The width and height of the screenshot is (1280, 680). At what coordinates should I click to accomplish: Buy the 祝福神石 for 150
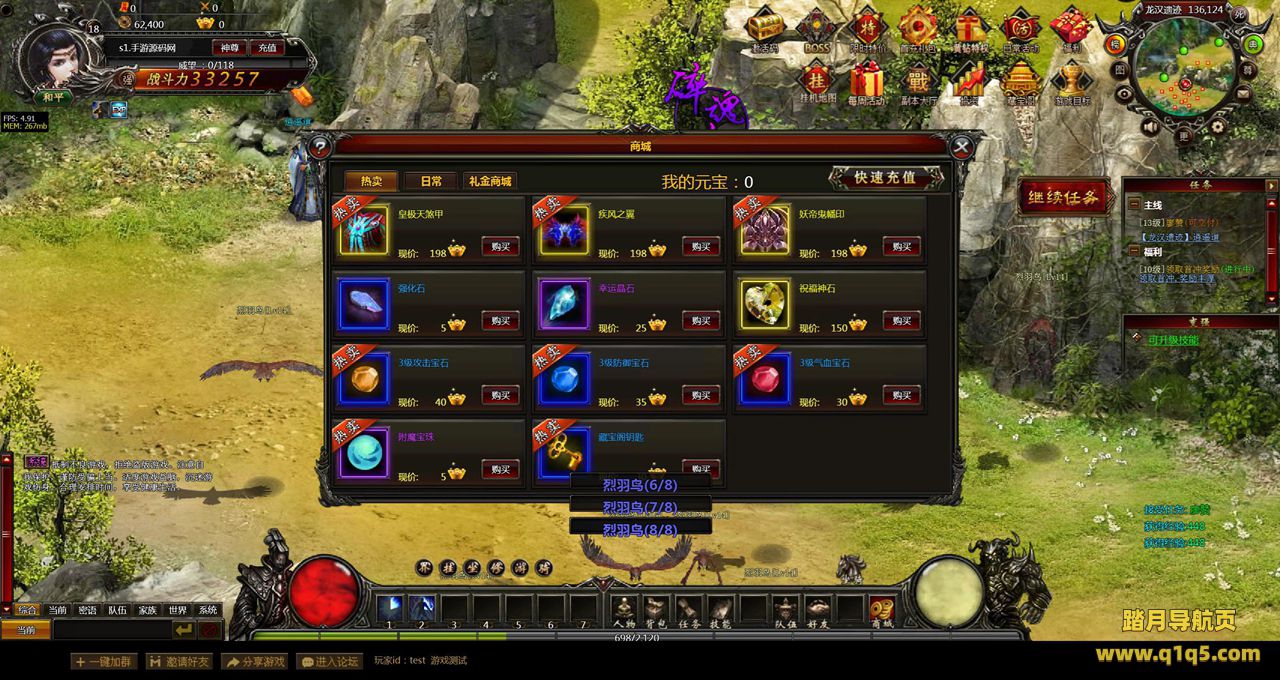click(x=901, y=321)
